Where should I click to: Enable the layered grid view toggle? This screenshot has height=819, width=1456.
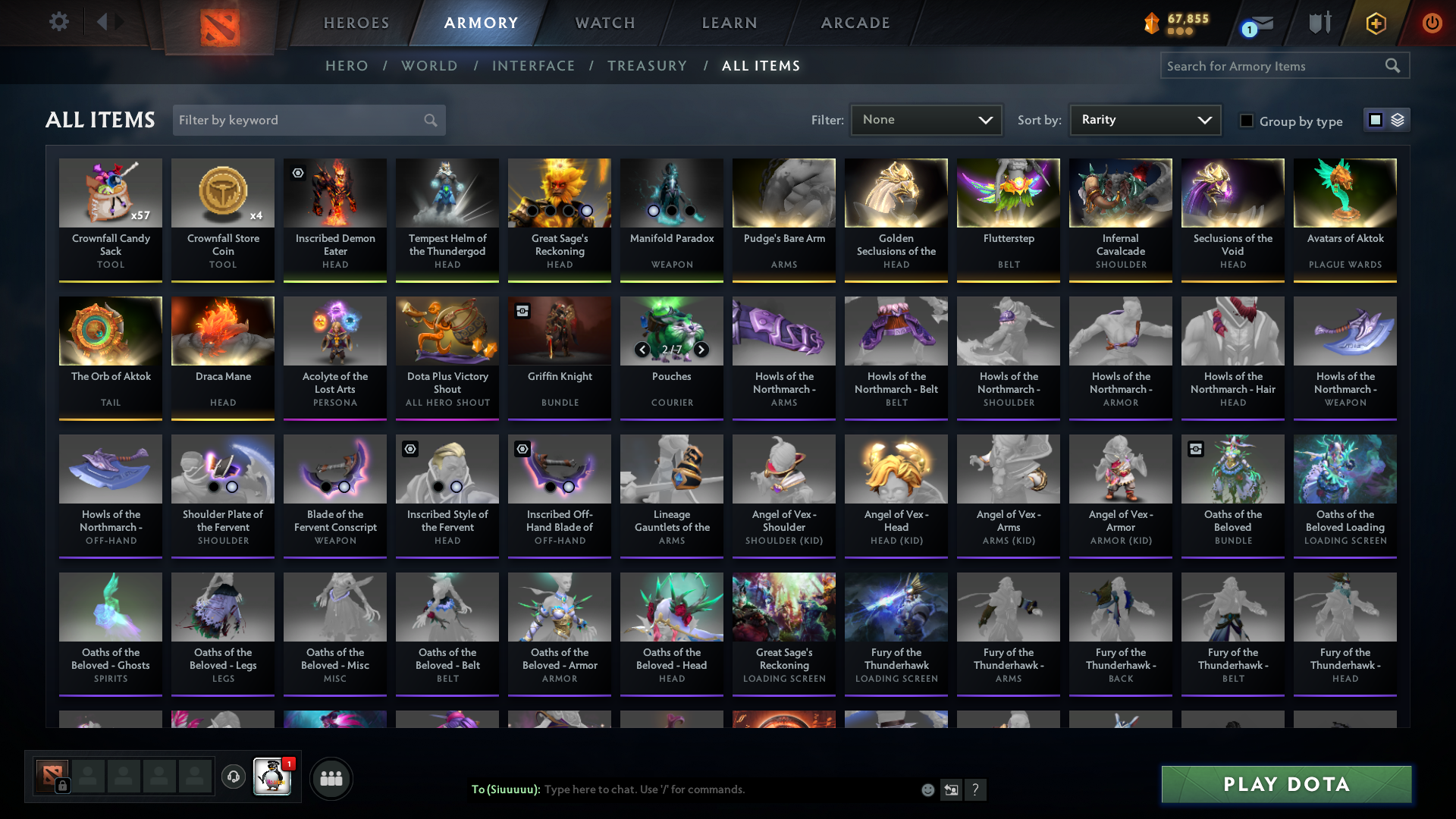tap(1398, 119)
